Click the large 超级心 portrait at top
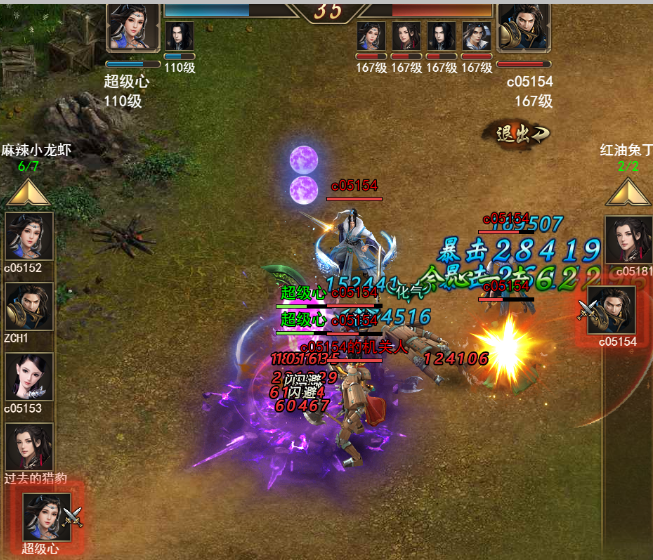Screen dimensions: 653x560 click(x=133, y=27)
